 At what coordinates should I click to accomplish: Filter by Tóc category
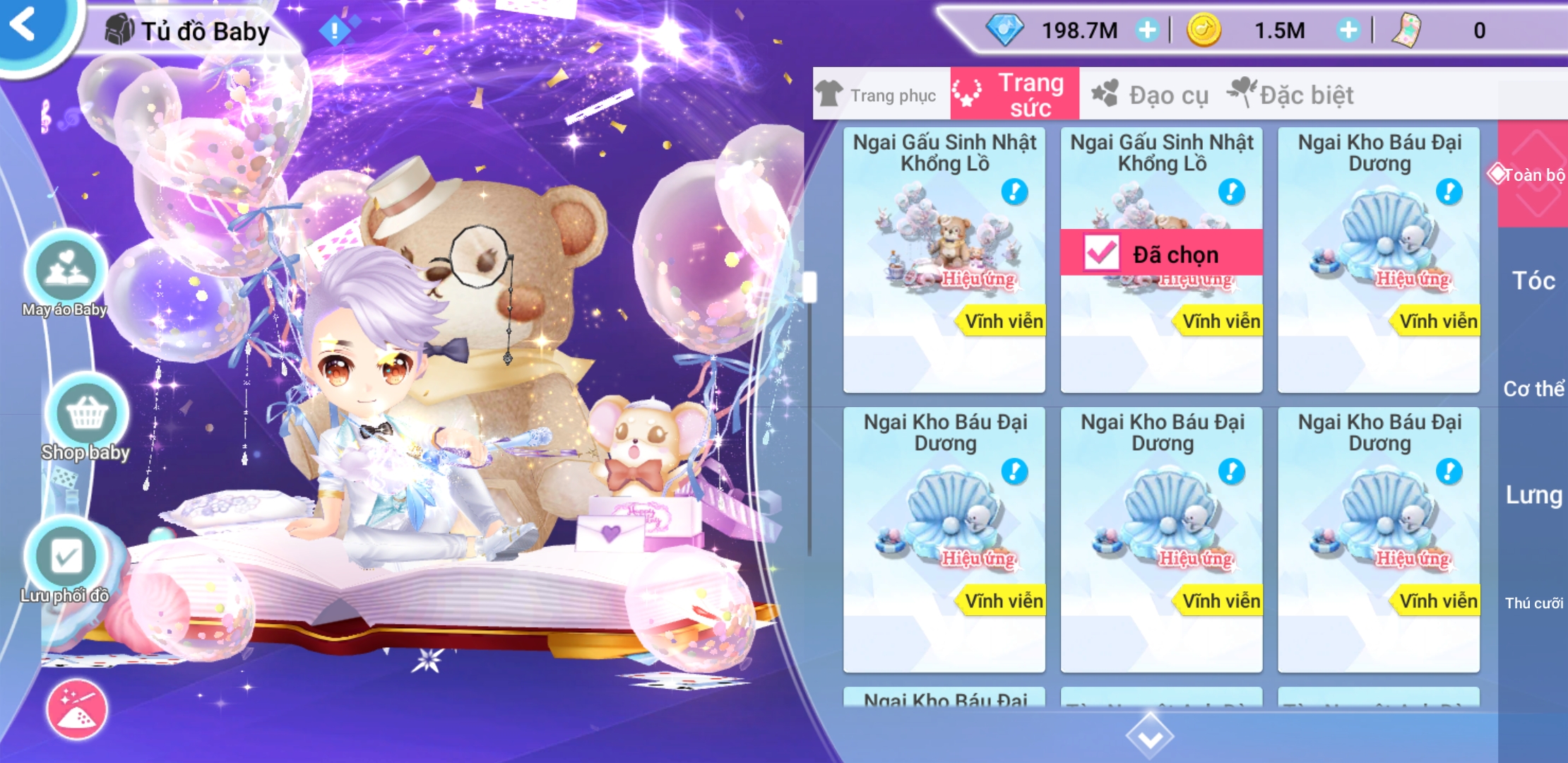tap(1533, 281)
